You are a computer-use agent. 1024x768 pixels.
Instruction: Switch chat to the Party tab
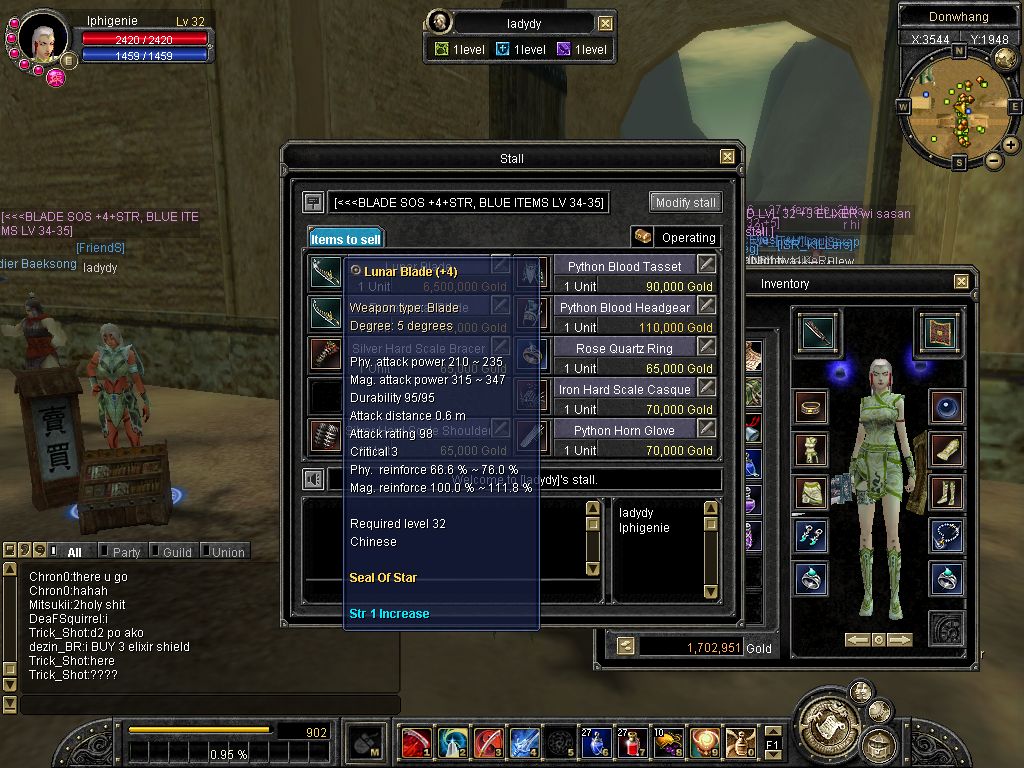click(126, 552)
